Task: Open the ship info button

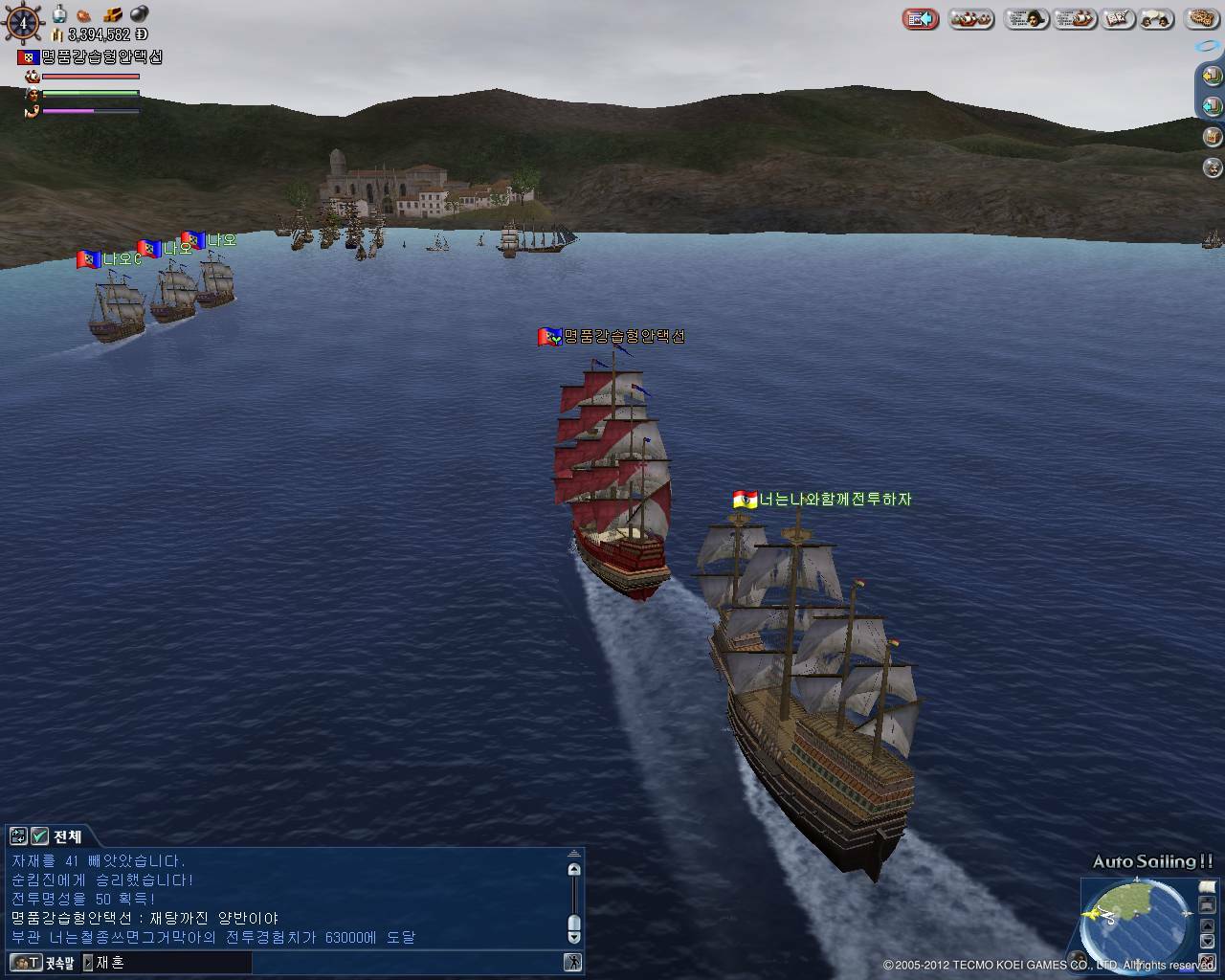Action: coord(1074,18)
